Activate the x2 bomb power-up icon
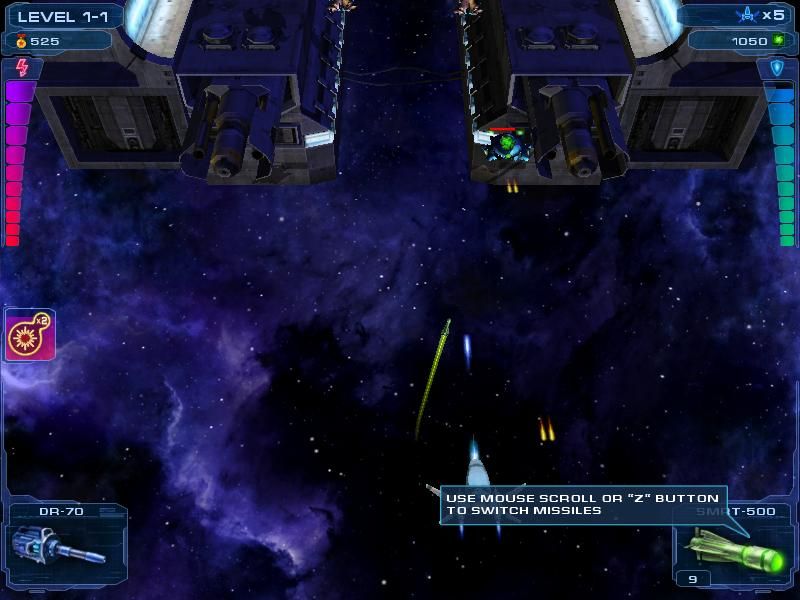800x600 pixels. 30,336
